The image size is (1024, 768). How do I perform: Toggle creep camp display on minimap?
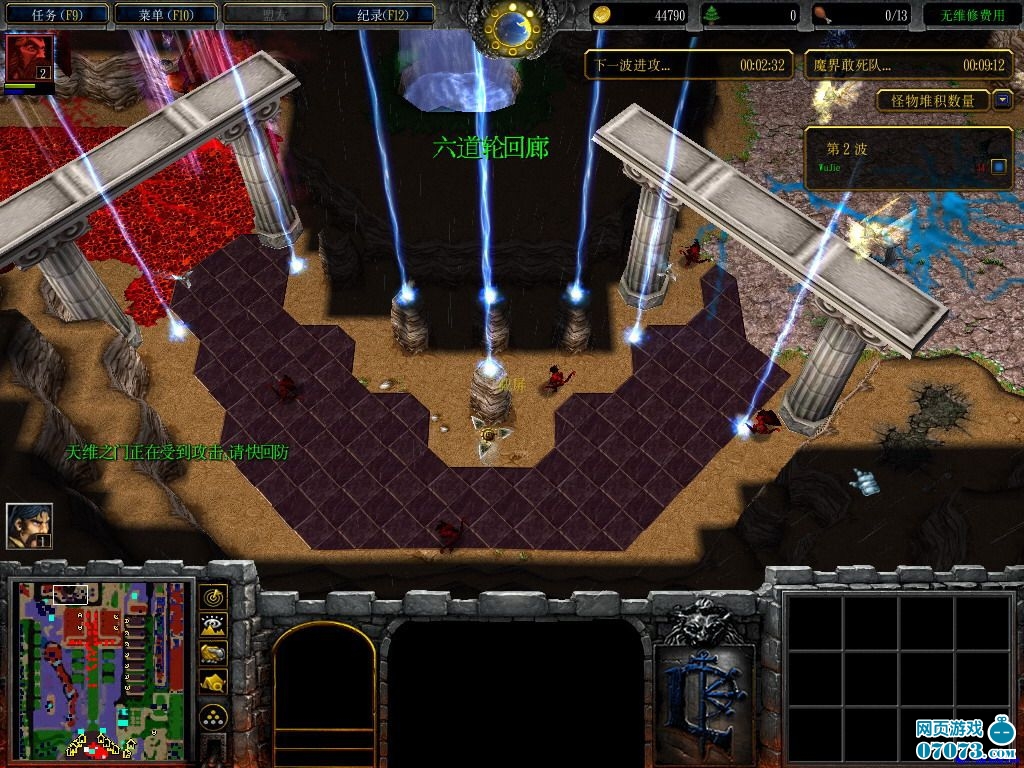213,682
